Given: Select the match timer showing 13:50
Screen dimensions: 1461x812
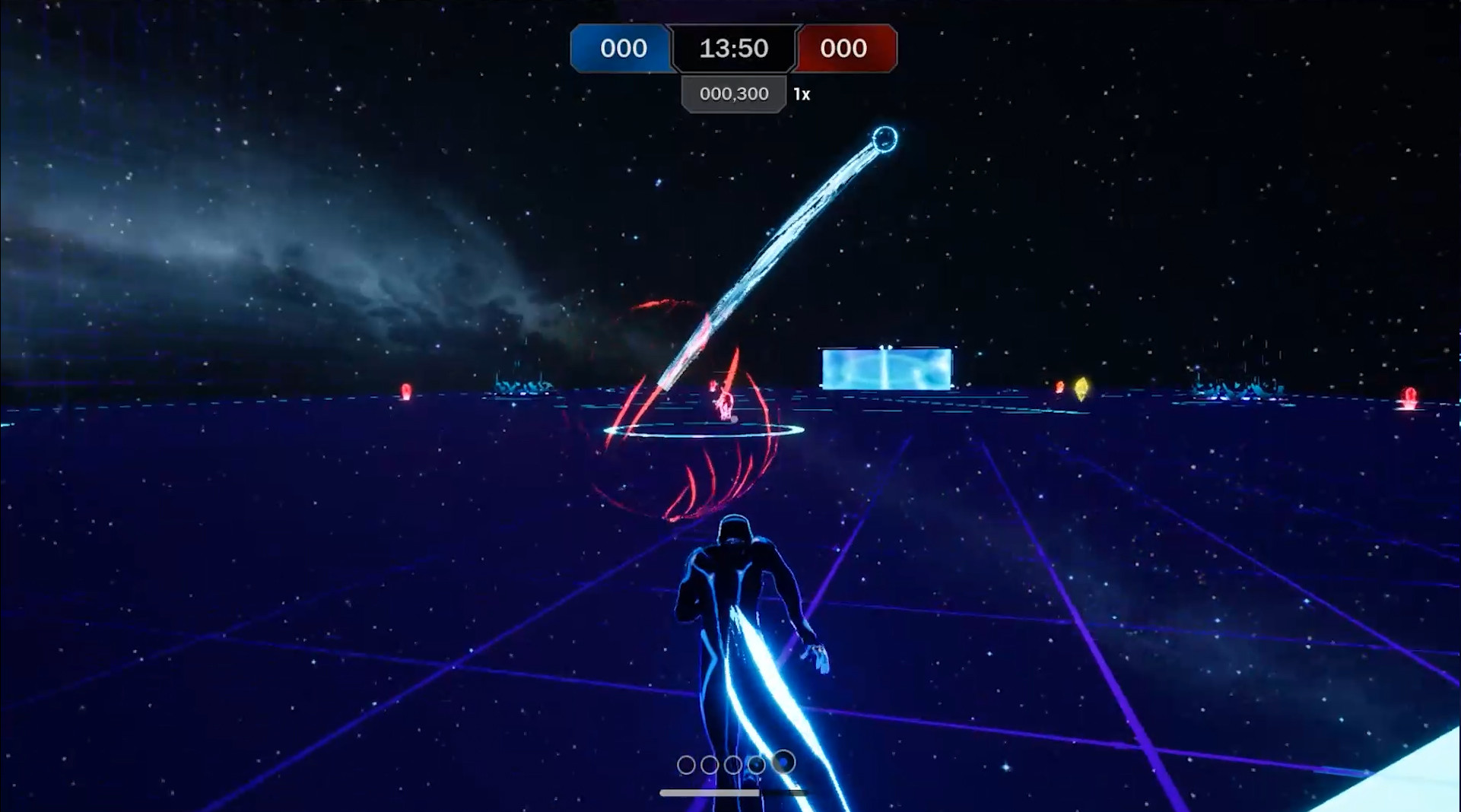Looking at the screenshot, I should [732, 49].
